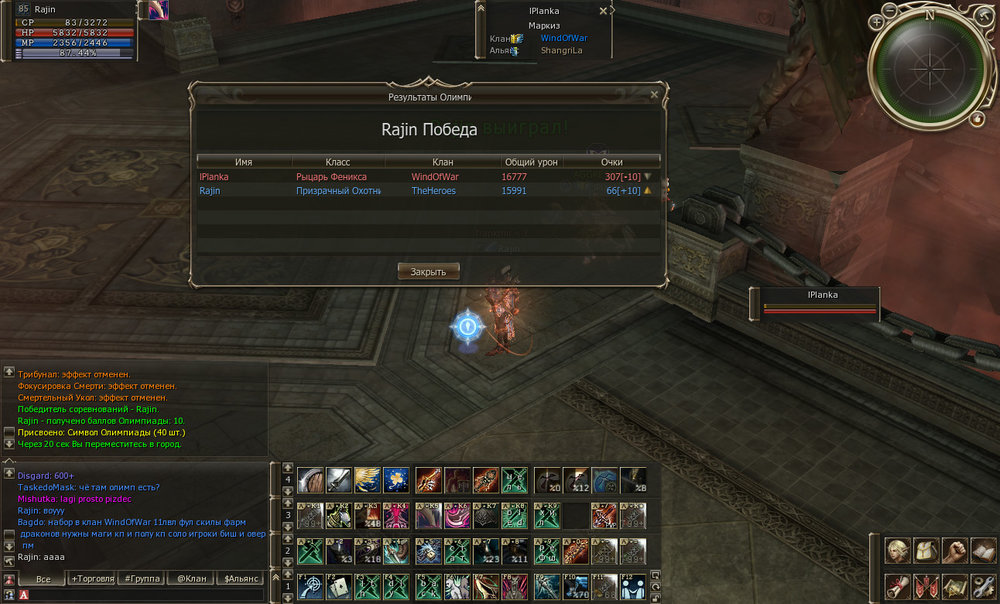Zoom out the compass minimap
This screenshot has width=1000, height=604.
890,13
